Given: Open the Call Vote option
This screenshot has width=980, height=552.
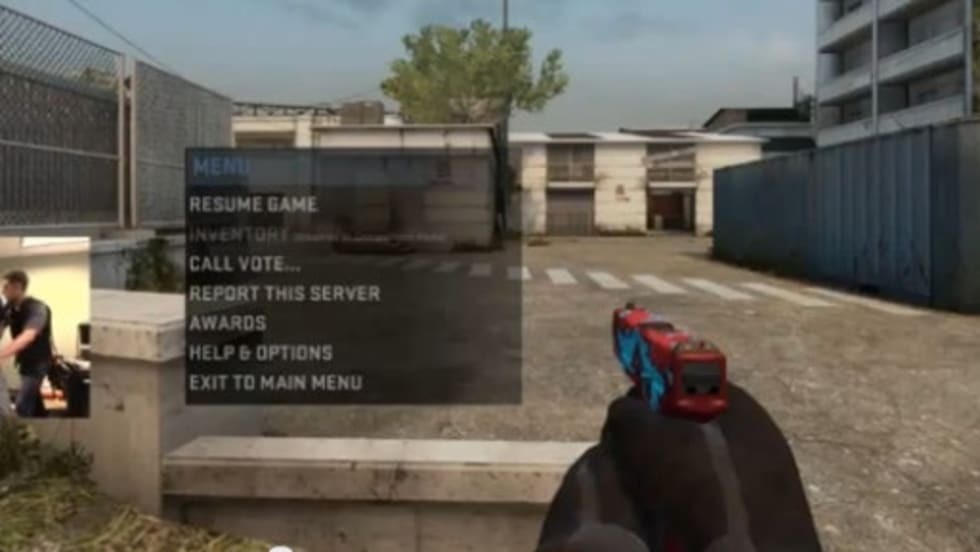Looking at the screenshot, I should 244,264.
